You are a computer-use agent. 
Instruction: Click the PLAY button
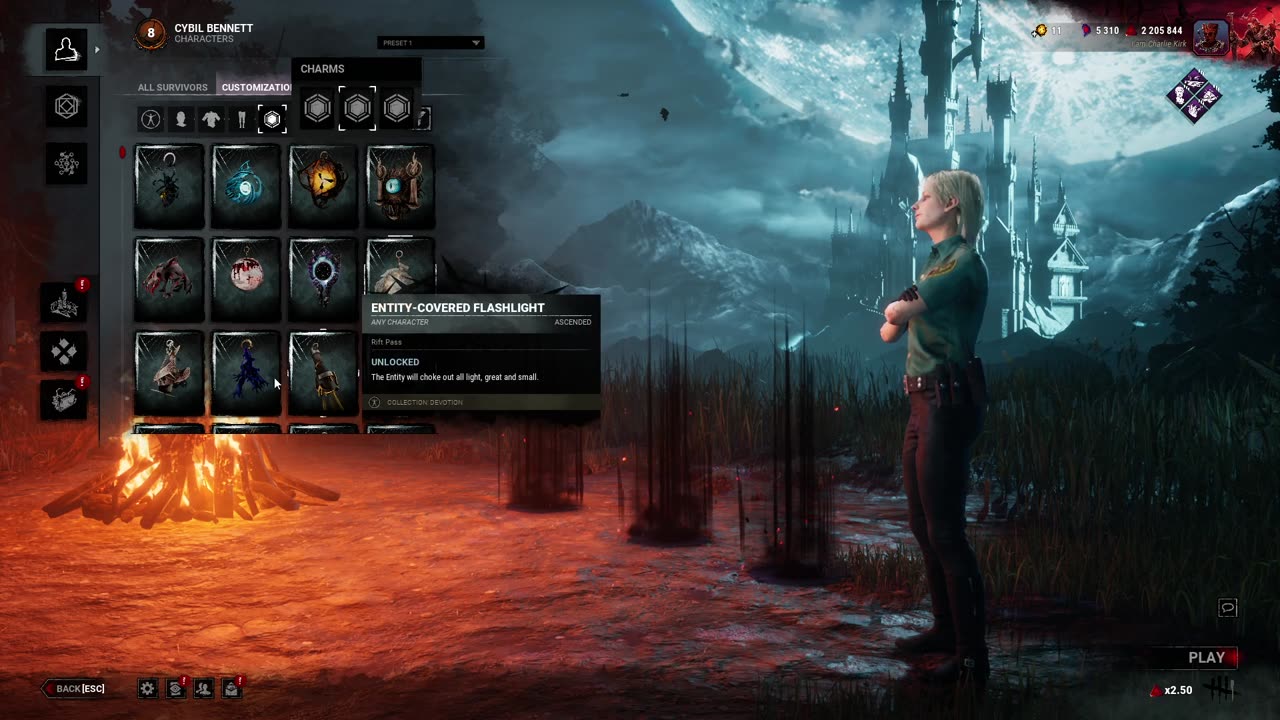1206,657
